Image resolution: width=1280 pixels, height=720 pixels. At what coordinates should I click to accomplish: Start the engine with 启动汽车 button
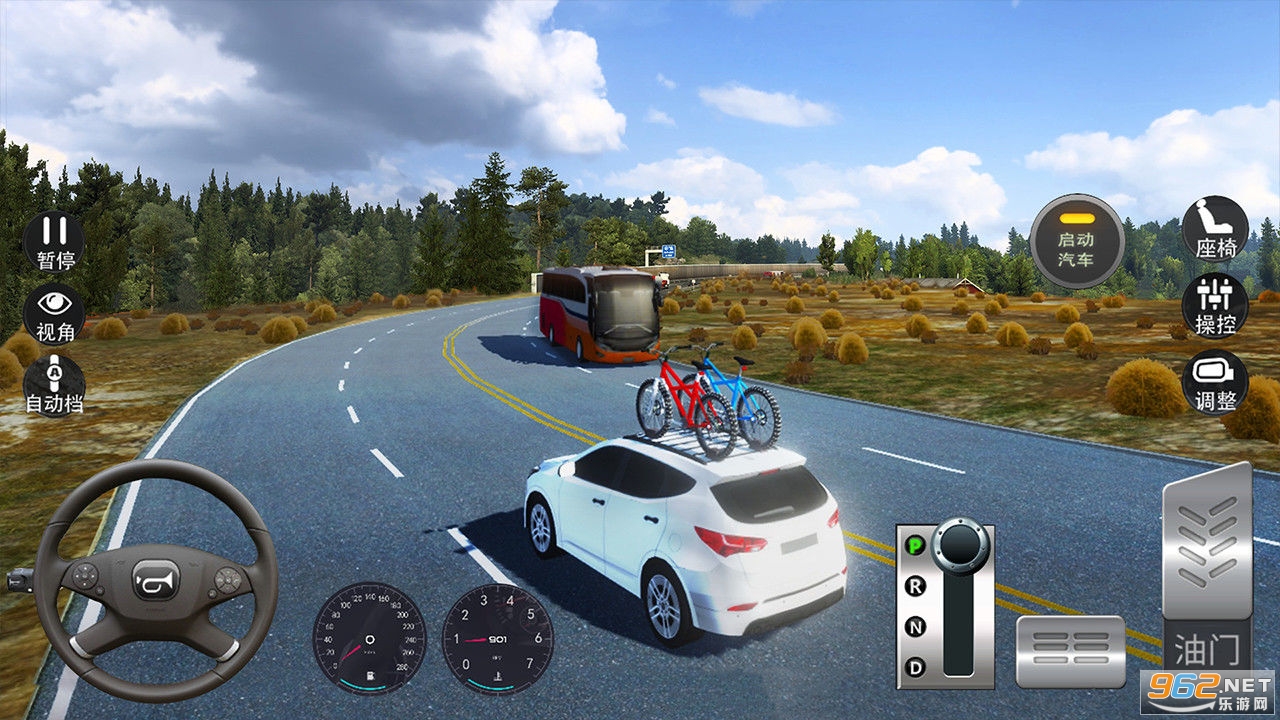[1076, 240]
